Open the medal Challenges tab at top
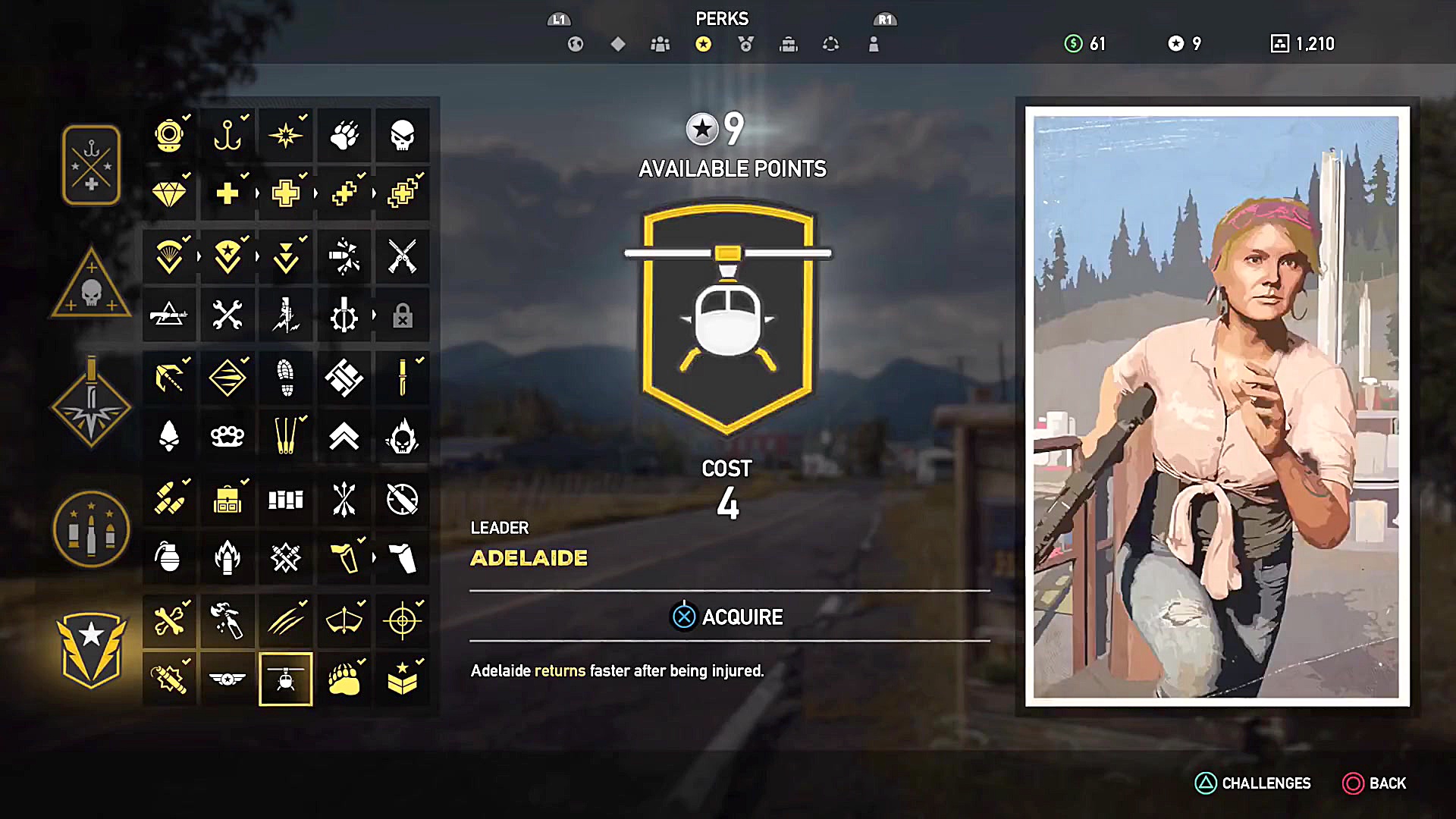The width and height of the screenshot is (1456, 819). point(745,44)
